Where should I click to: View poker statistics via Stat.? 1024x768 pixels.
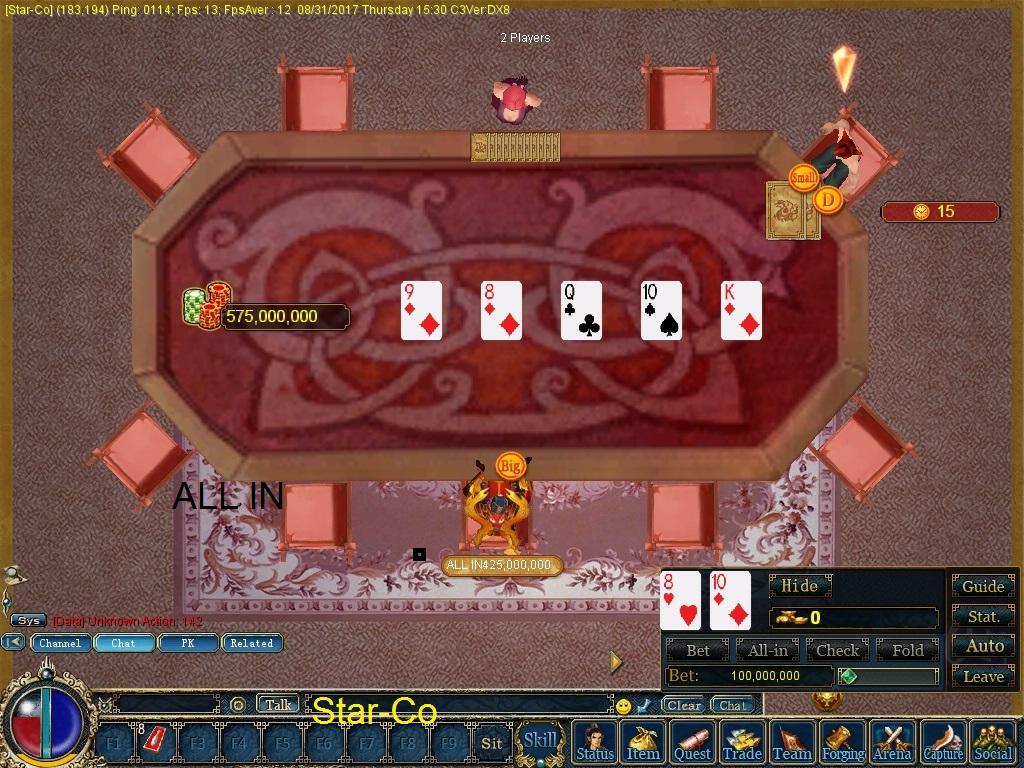pos(982,616)
